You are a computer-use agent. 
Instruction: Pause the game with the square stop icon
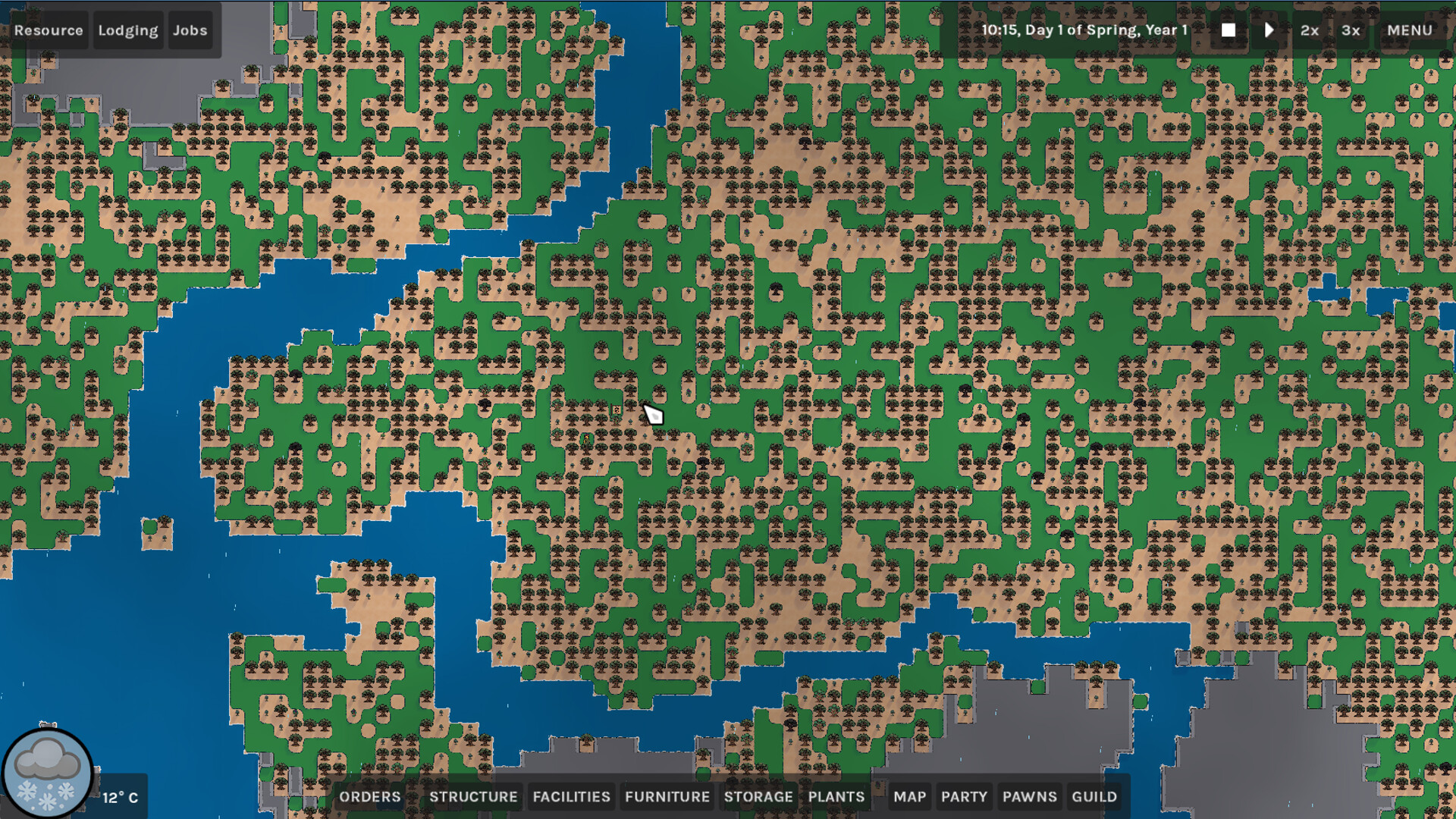pyautogui.click(x=1228, y=30)
